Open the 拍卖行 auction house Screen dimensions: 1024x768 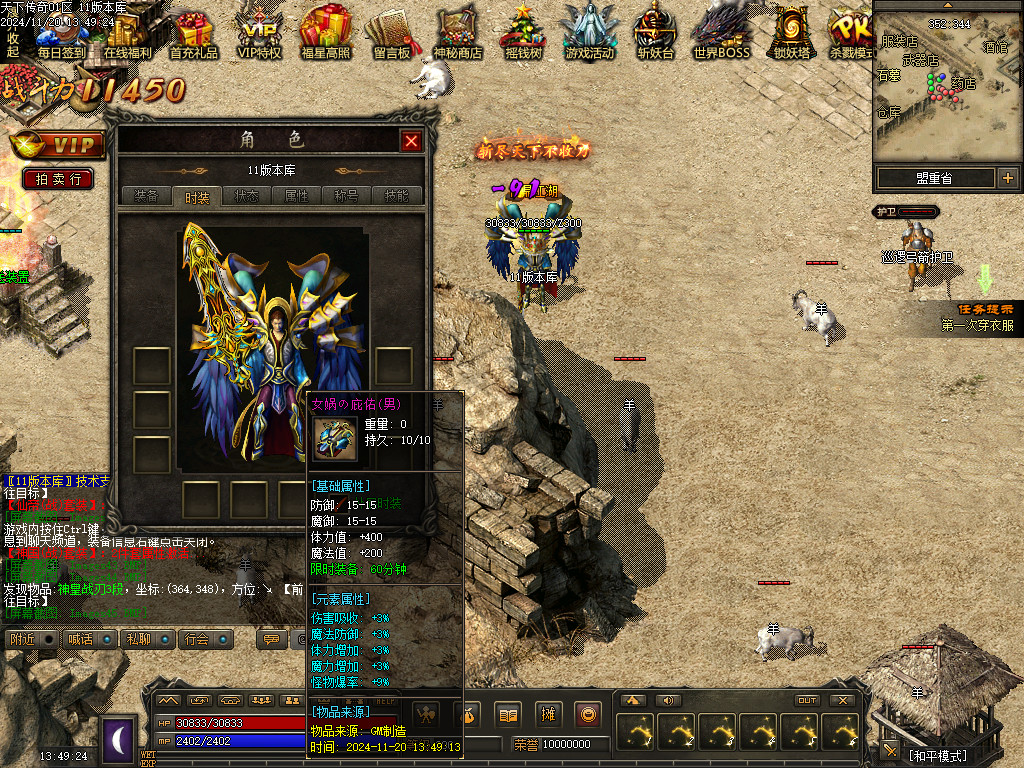coord(58,179)
